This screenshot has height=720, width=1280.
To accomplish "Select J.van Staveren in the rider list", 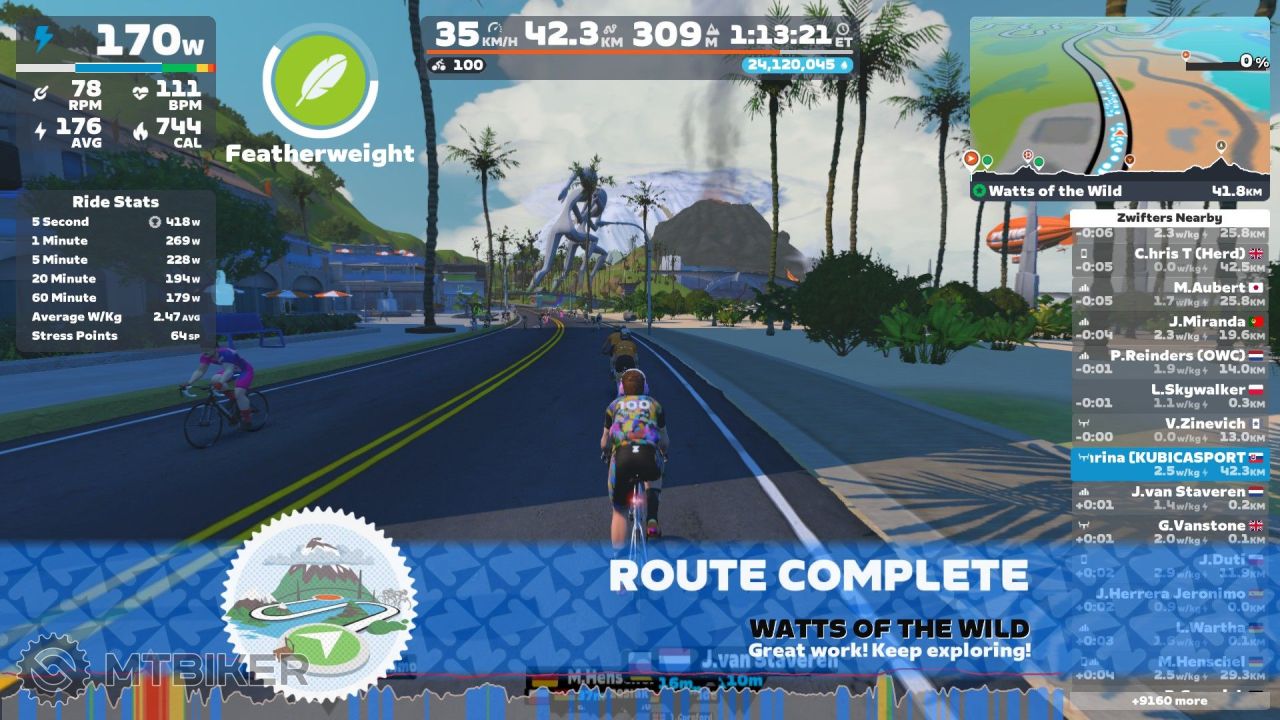I will [1169, 498].
